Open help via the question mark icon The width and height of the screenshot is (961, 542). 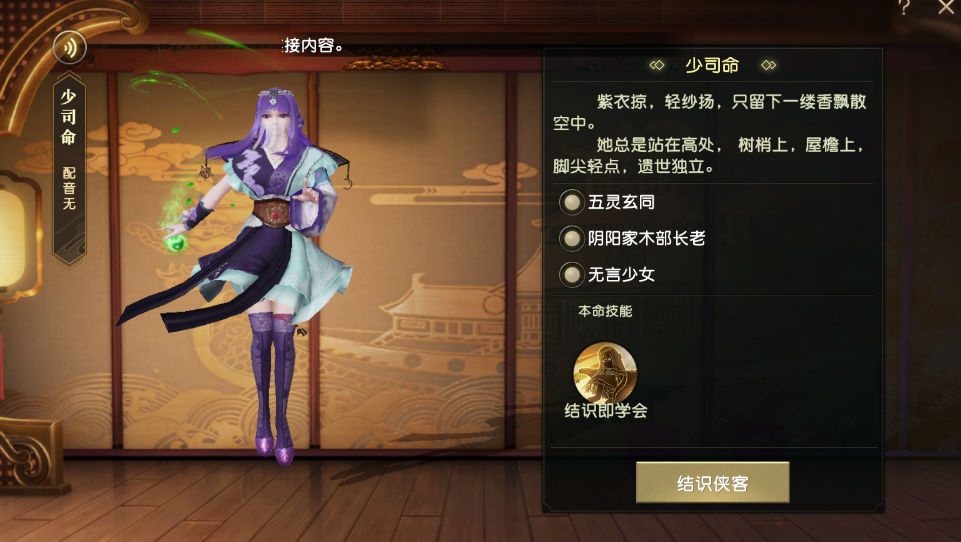pyautogui.click(x=903, y=8)
